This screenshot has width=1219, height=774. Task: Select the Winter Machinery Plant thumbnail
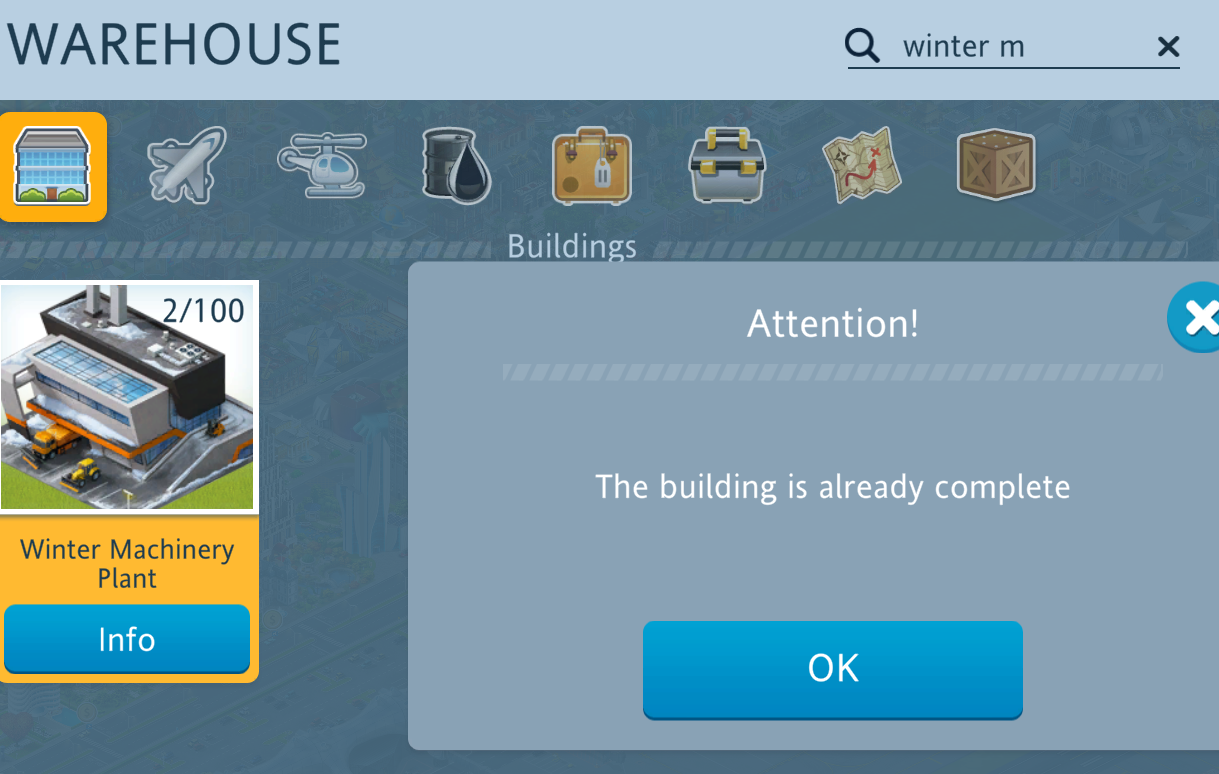[x=128, y=396]
